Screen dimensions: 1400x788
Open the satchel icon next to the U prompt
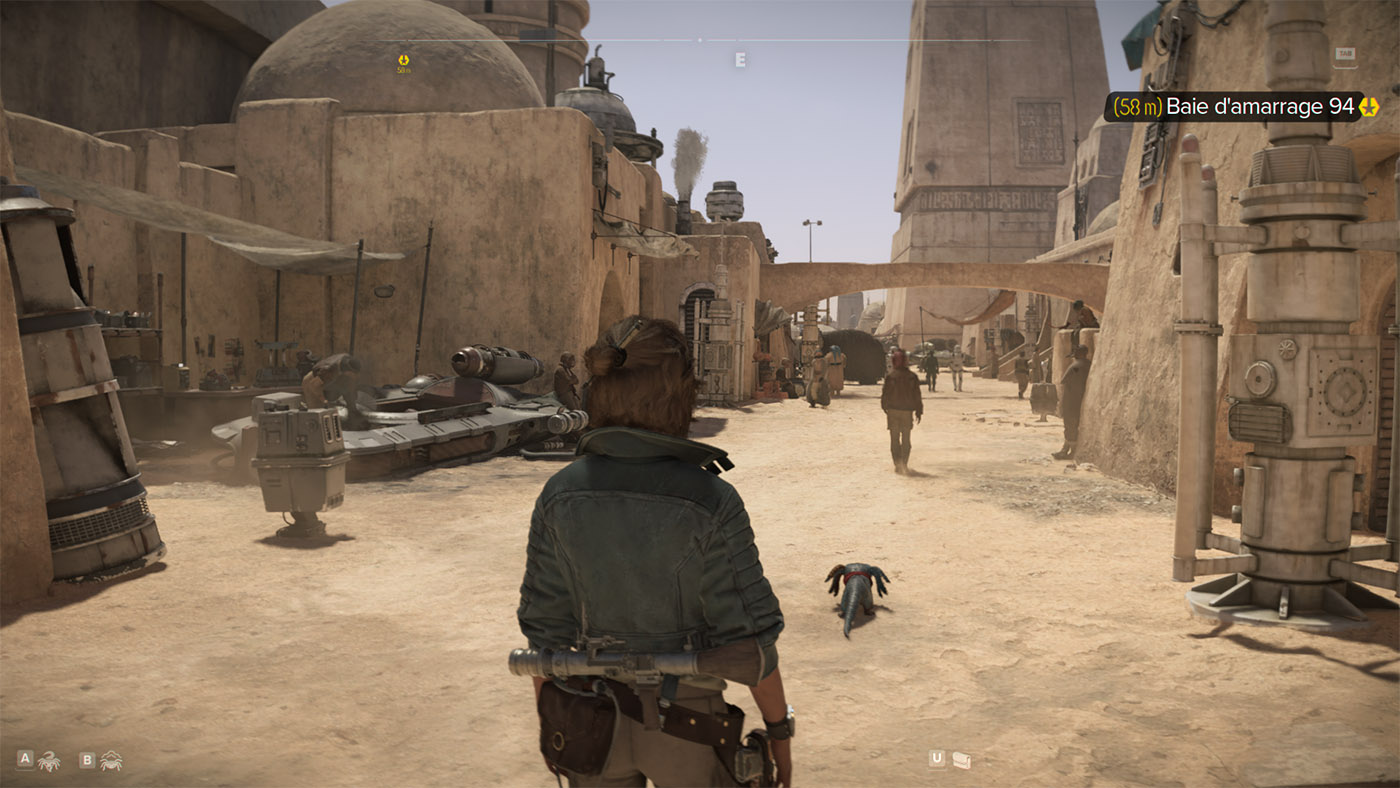(962, 759)
